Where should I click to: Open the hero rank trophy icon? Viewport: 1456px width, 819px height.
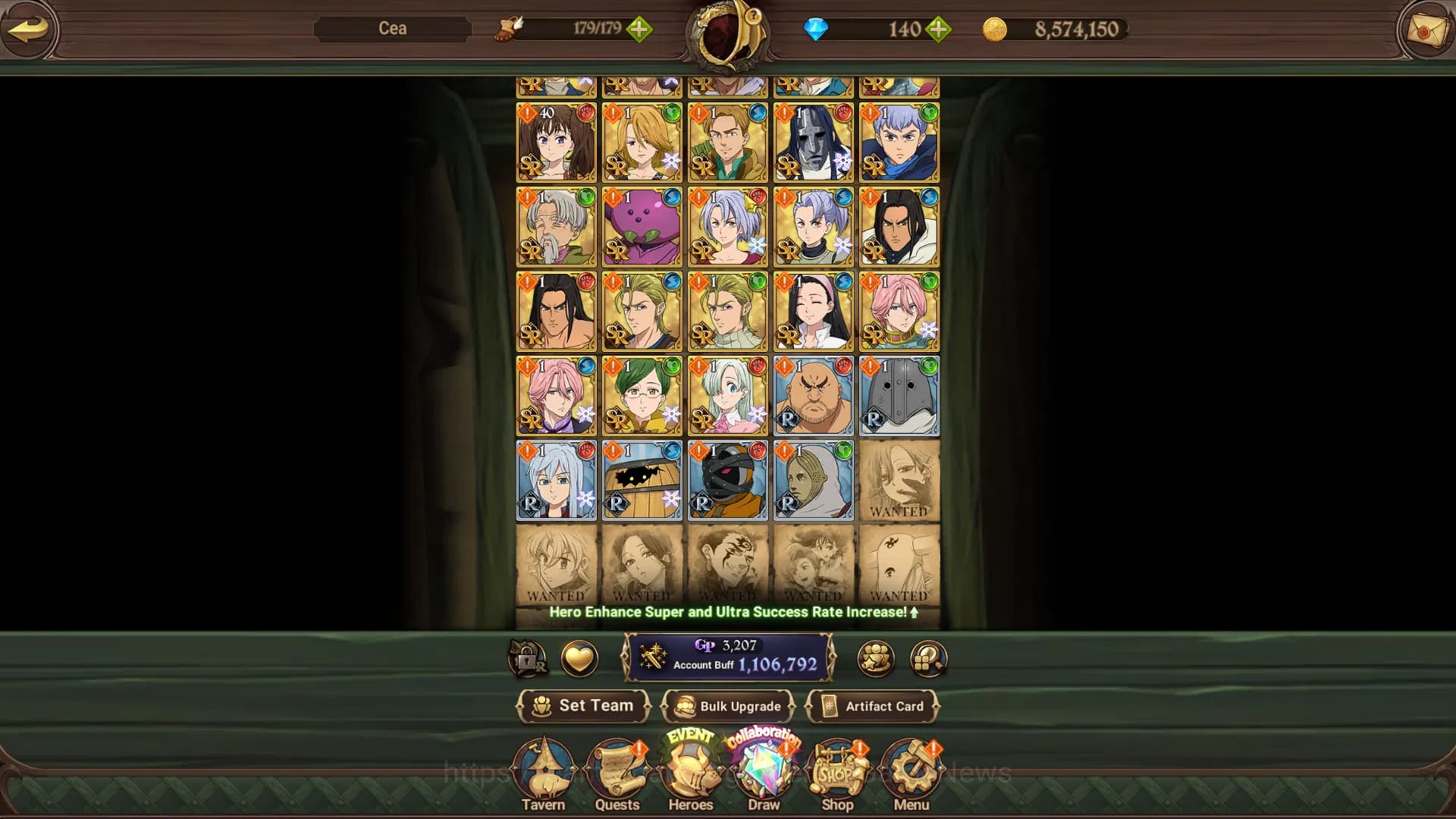pyautogui.click(x=876, y=658)
